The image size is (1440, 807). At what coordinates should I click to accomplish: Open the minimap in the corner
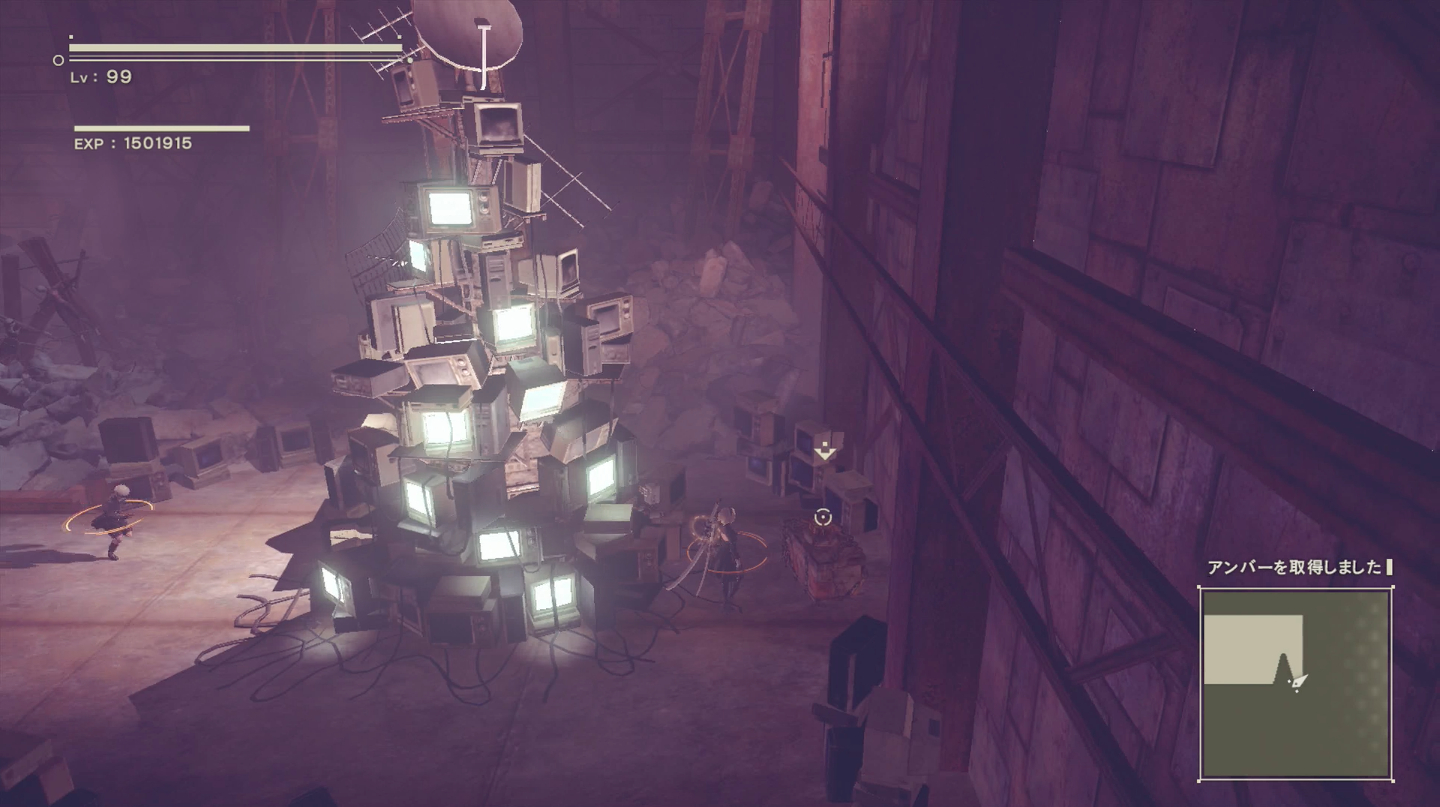click(x=1295, y=684)
